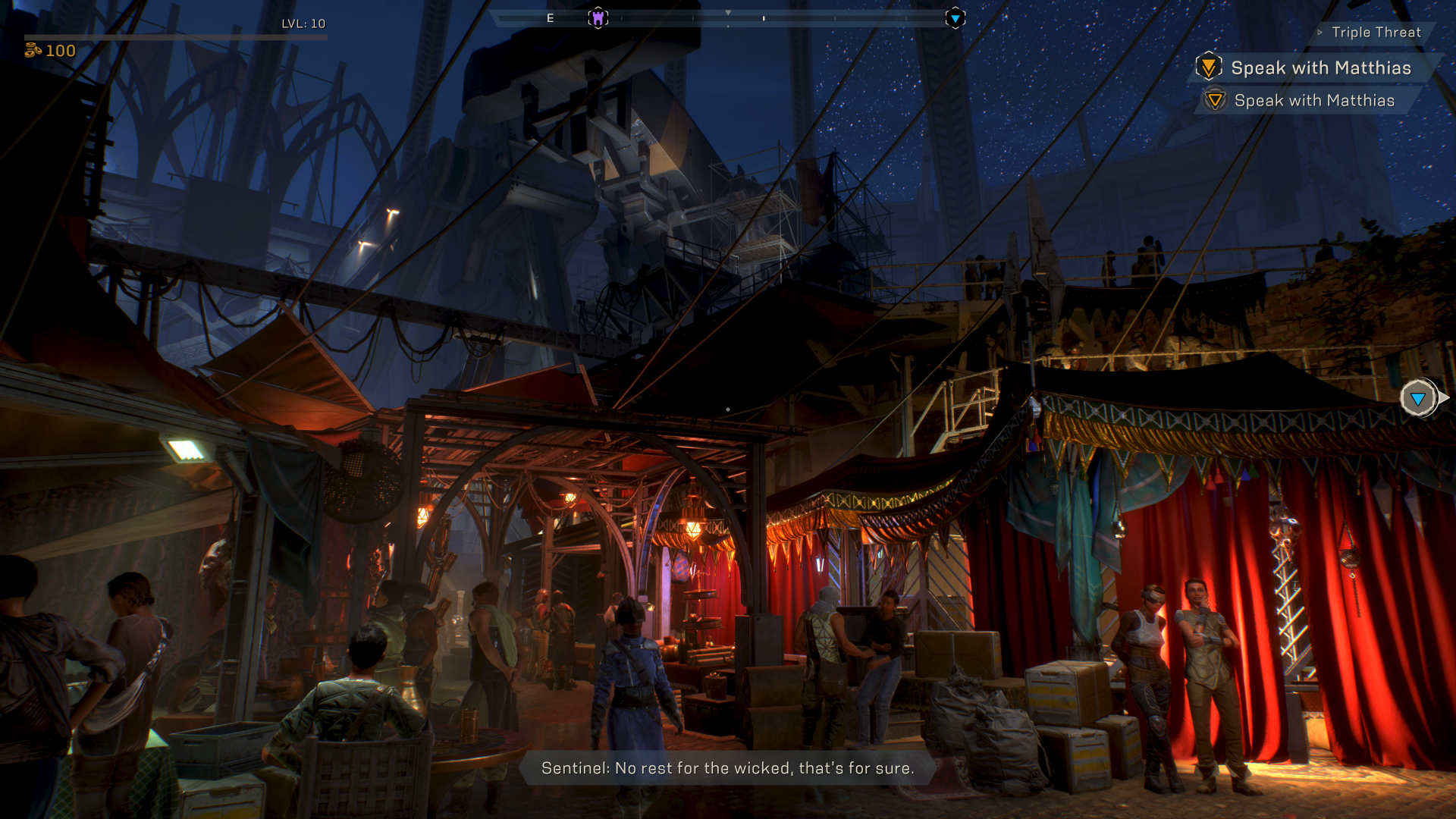Select the Triple Threat quest title
The image size is (1456, 819).
click(1376, 33)
